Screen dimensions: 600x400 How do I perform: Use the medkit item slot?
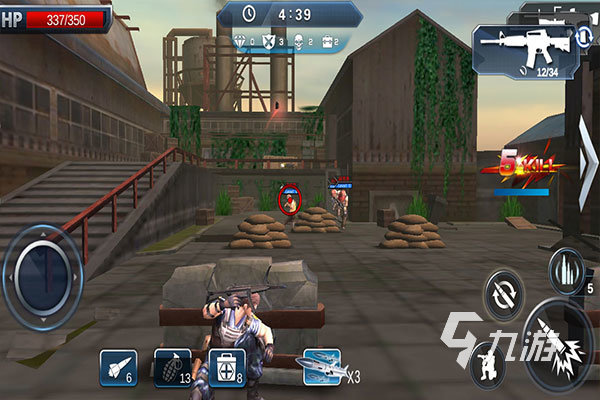coord(226,366)
